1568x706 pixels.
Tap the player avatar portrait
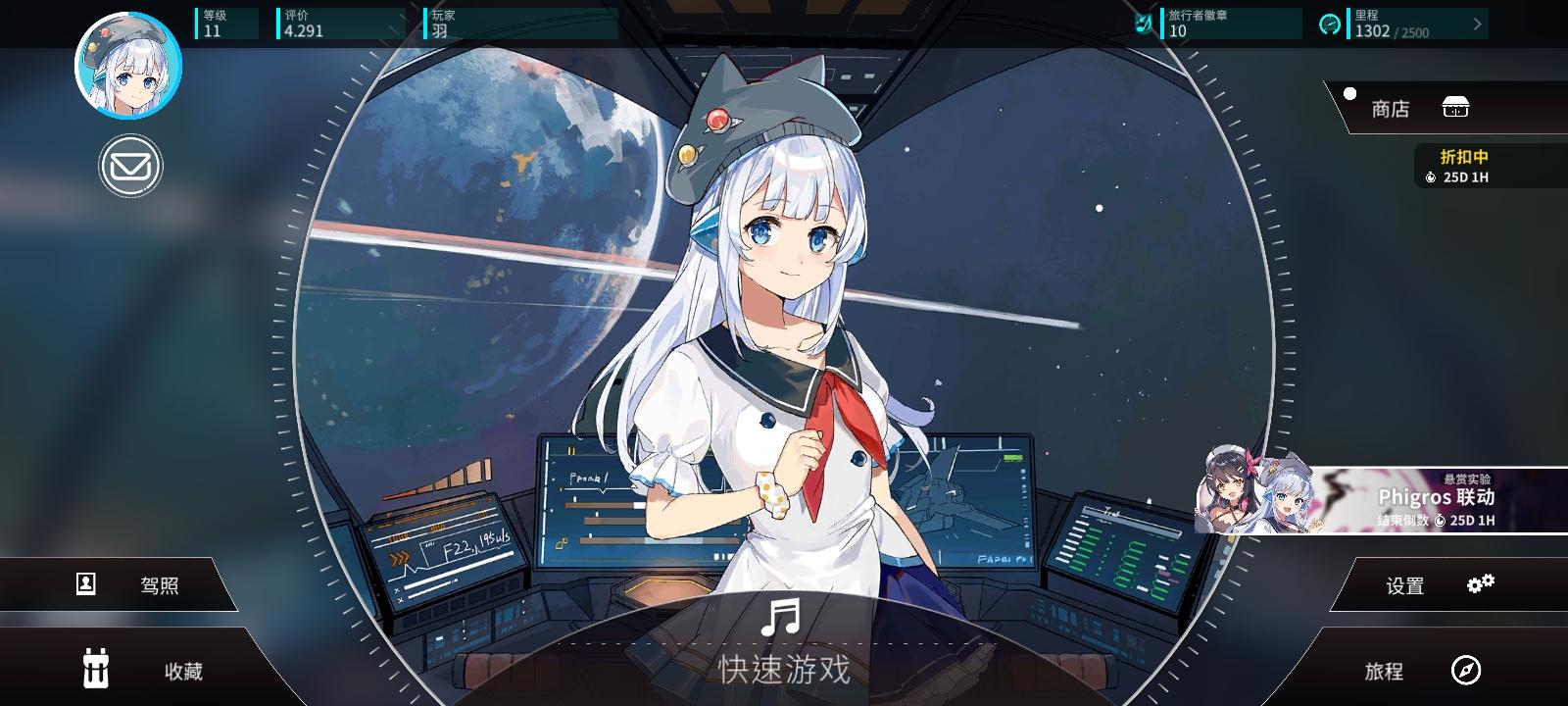[x=128, y=65]
